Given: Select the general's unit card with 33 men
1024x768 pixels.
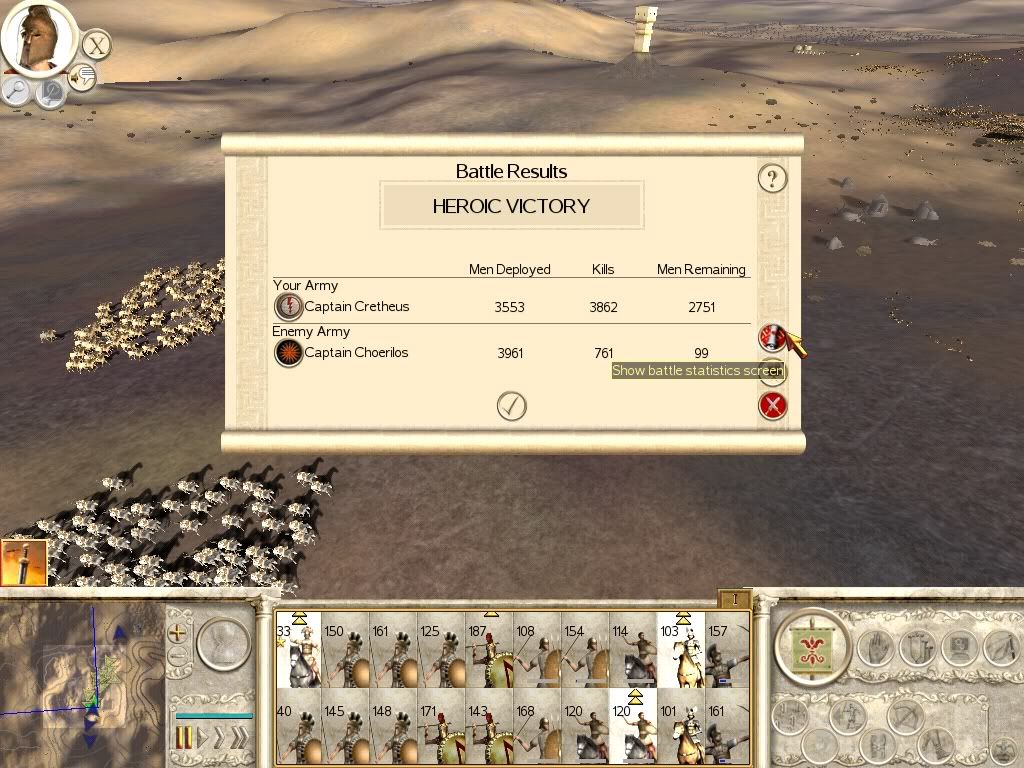Looking at the screenshot, I should [x=297, y=651].
